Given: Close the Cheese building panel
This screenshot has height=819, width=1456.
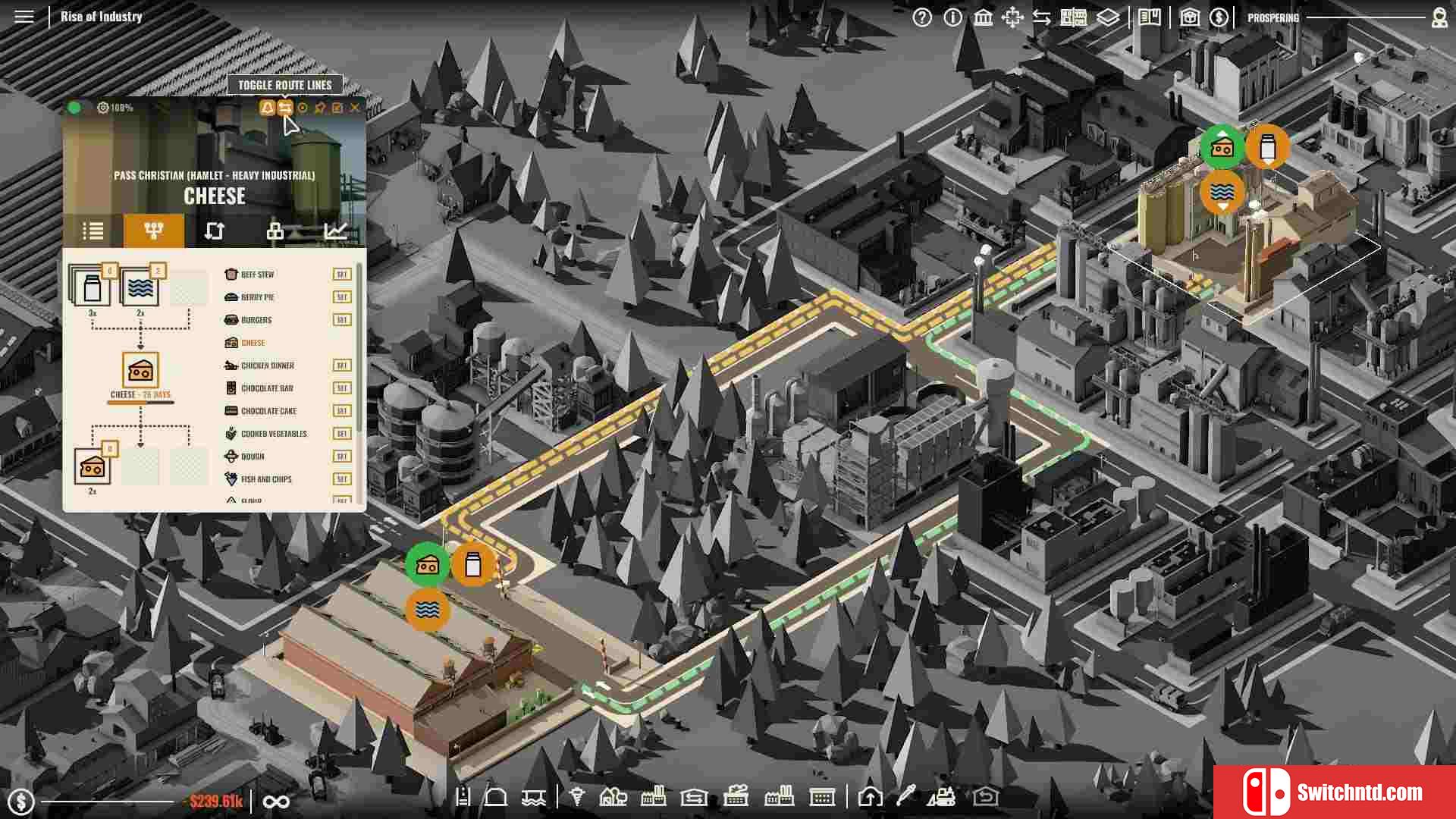Looking at the screenshot, I should [355, 108].
